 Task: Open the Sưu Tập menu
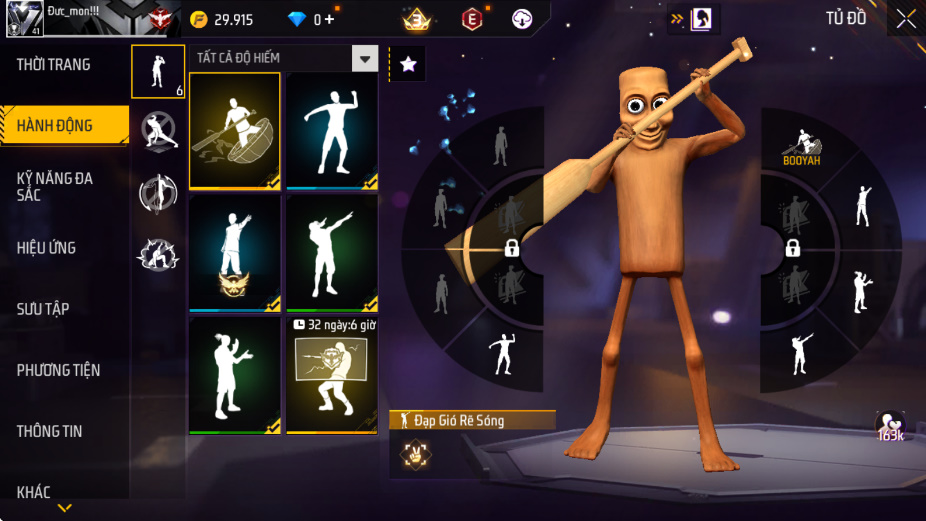43,309
